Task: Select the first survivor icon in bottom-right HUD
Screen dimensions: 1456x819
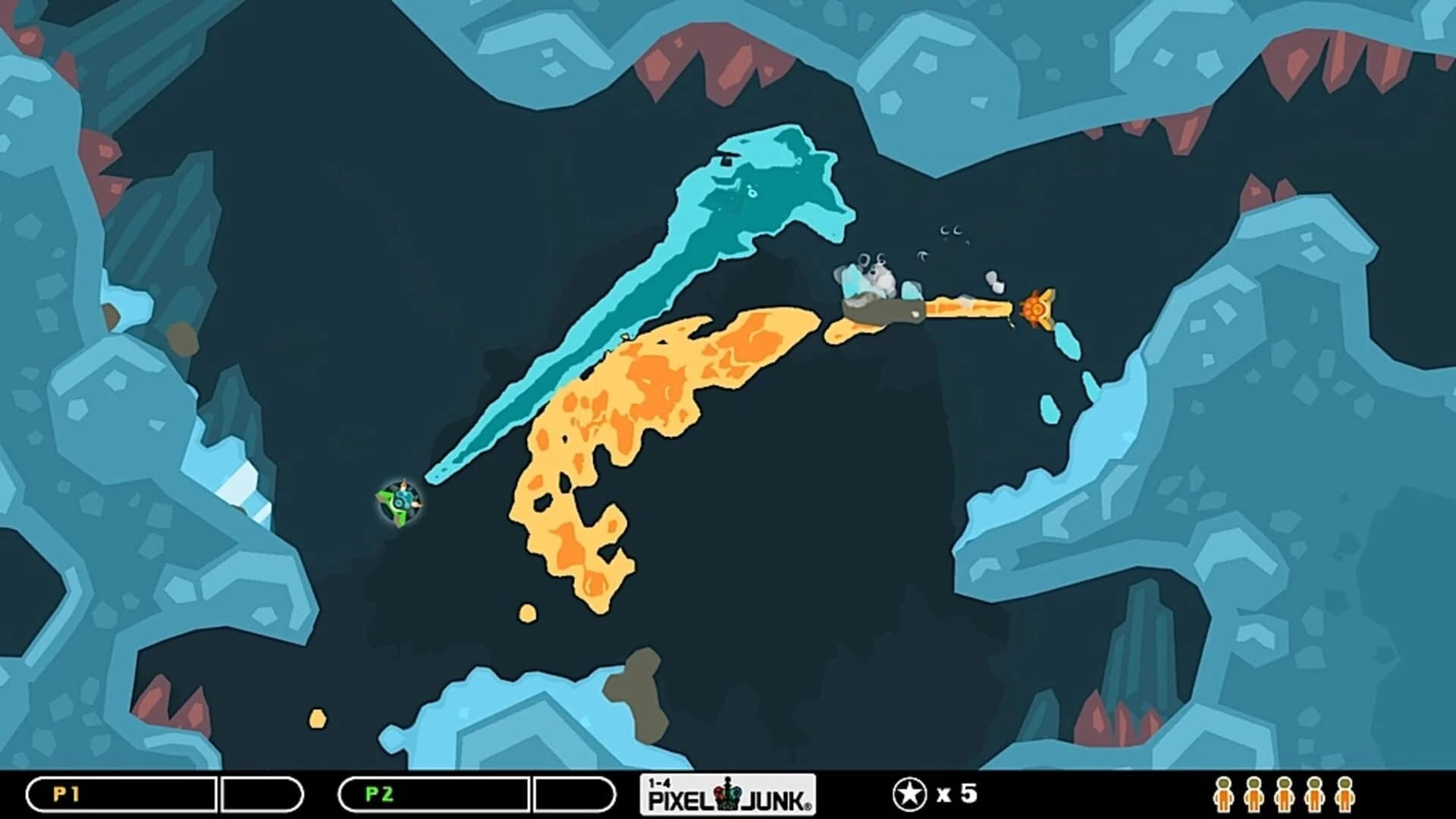Action: (1223, 796)
